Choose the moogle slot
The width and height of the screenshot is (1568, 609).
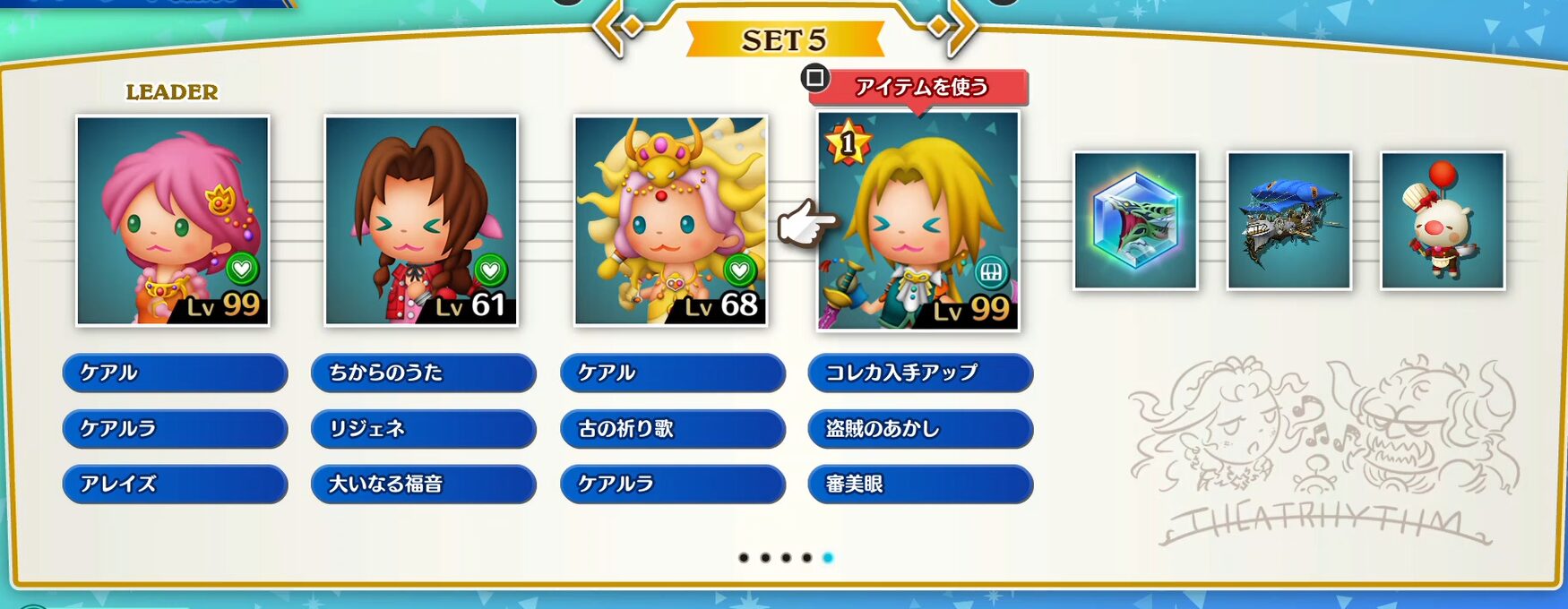pos(1442,220)
